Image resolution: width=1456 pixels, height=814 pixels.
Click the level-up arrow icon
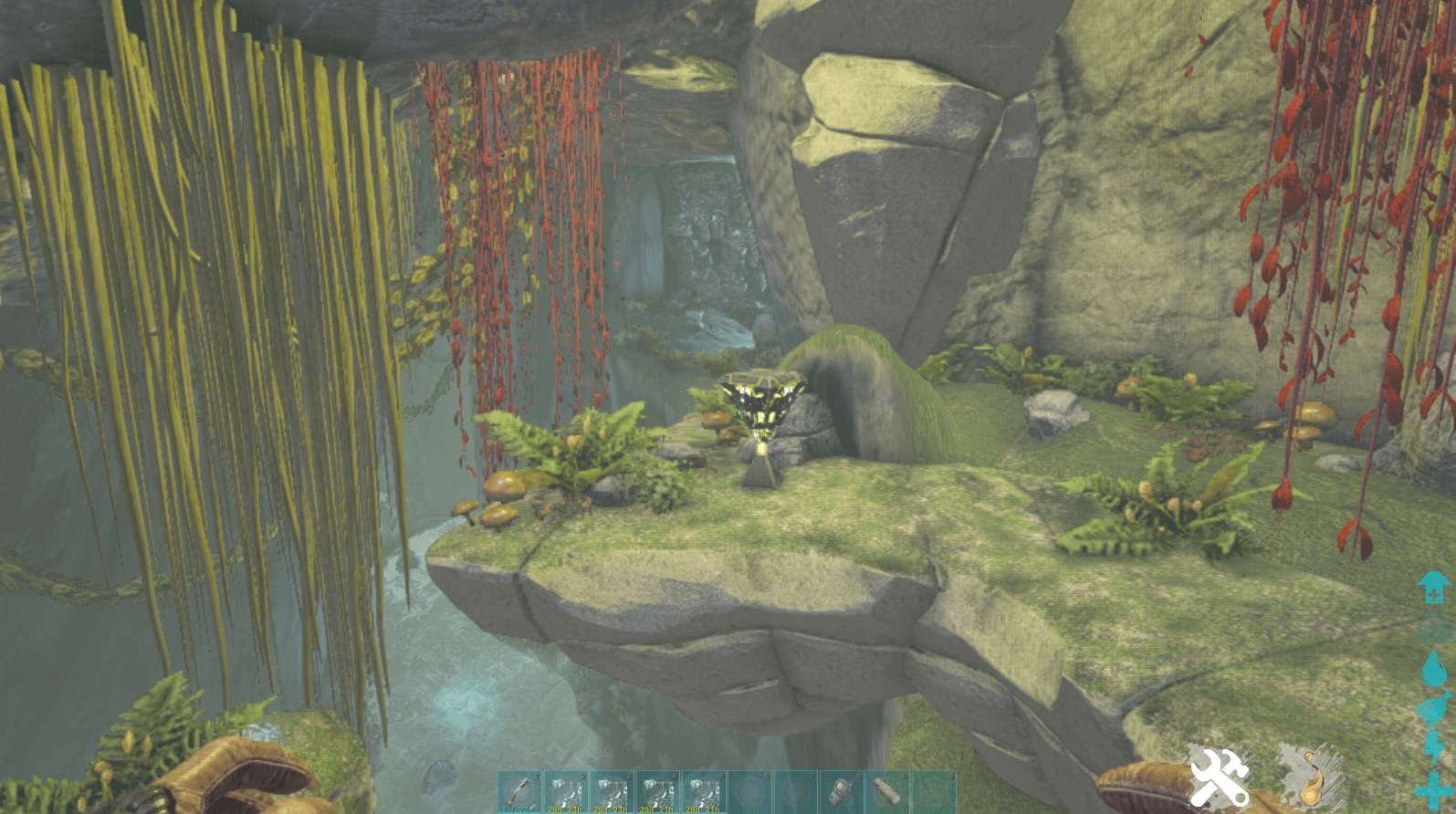coord(1434,588)
